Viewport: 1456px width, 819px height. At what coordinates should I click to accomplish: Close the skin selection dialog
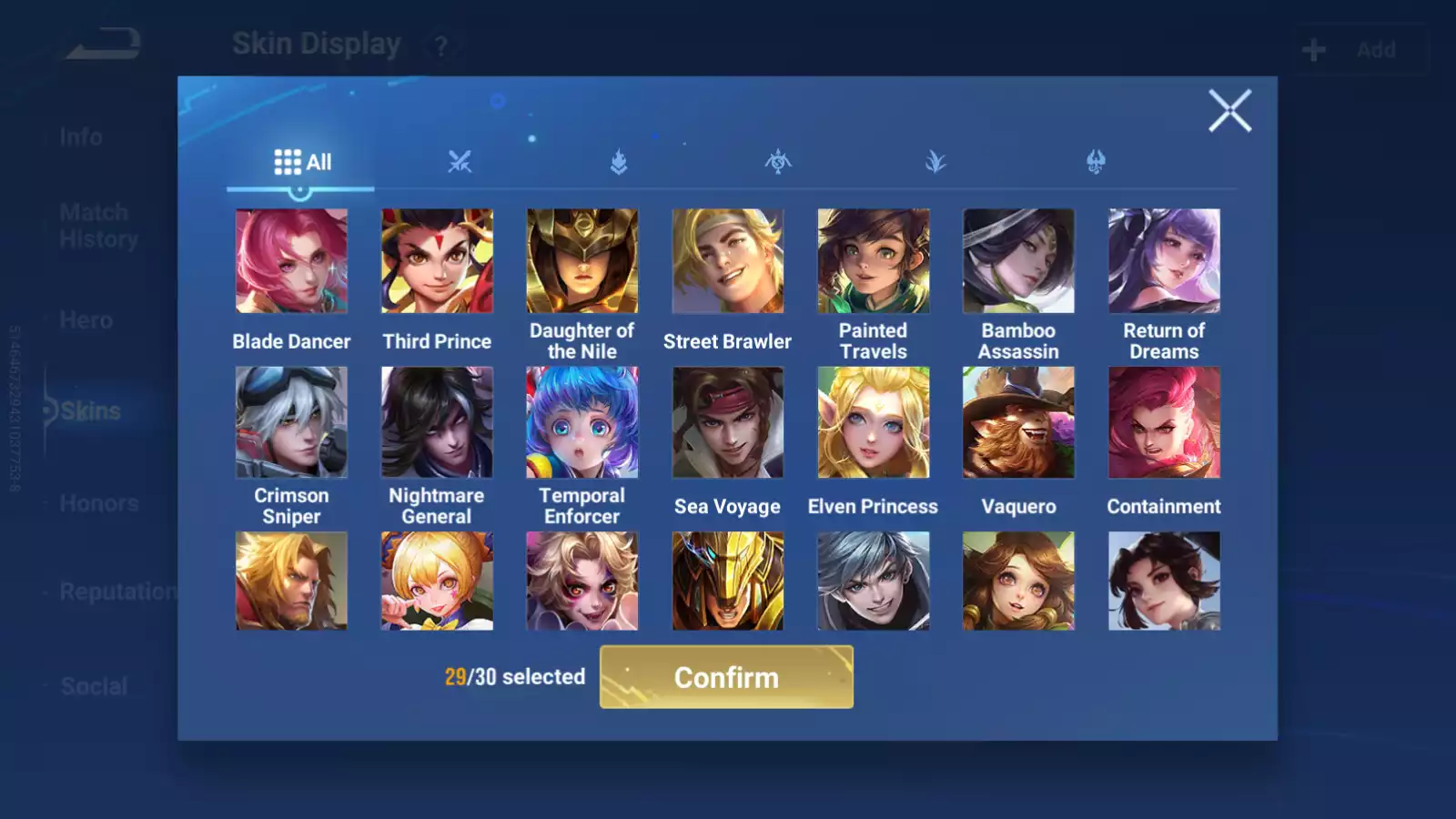click(x=1229, y=111)
